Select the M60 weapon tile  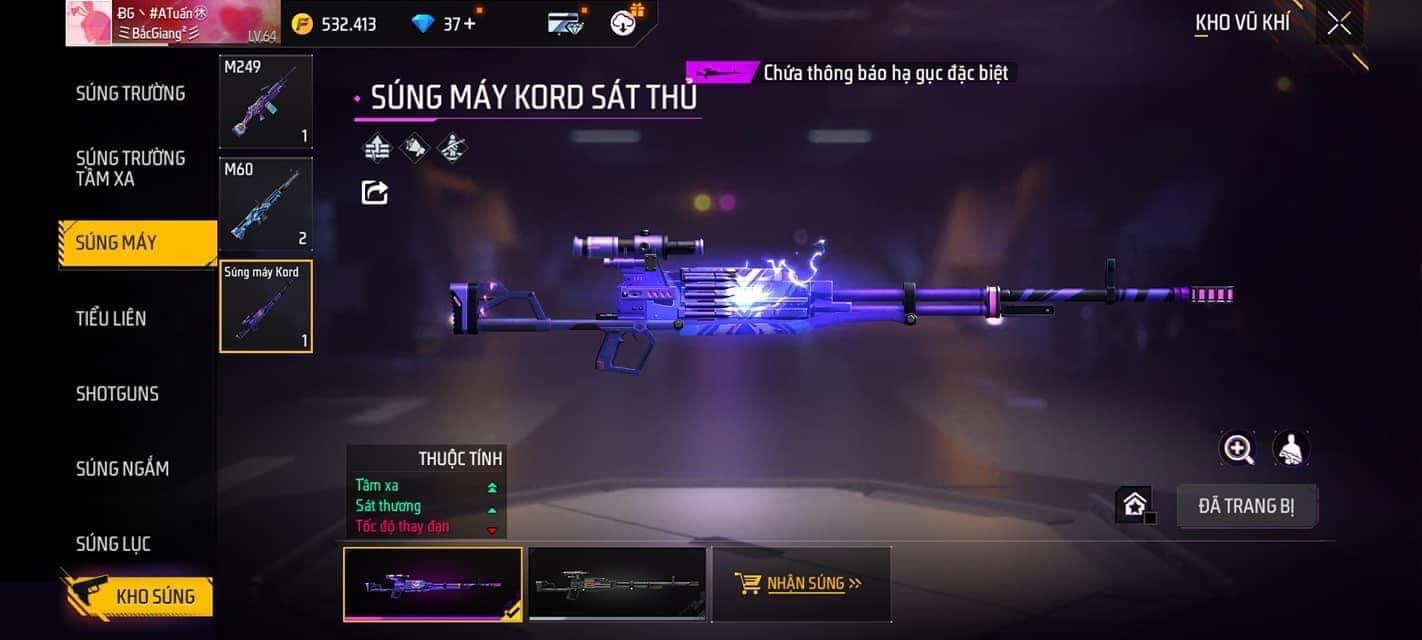266,204
